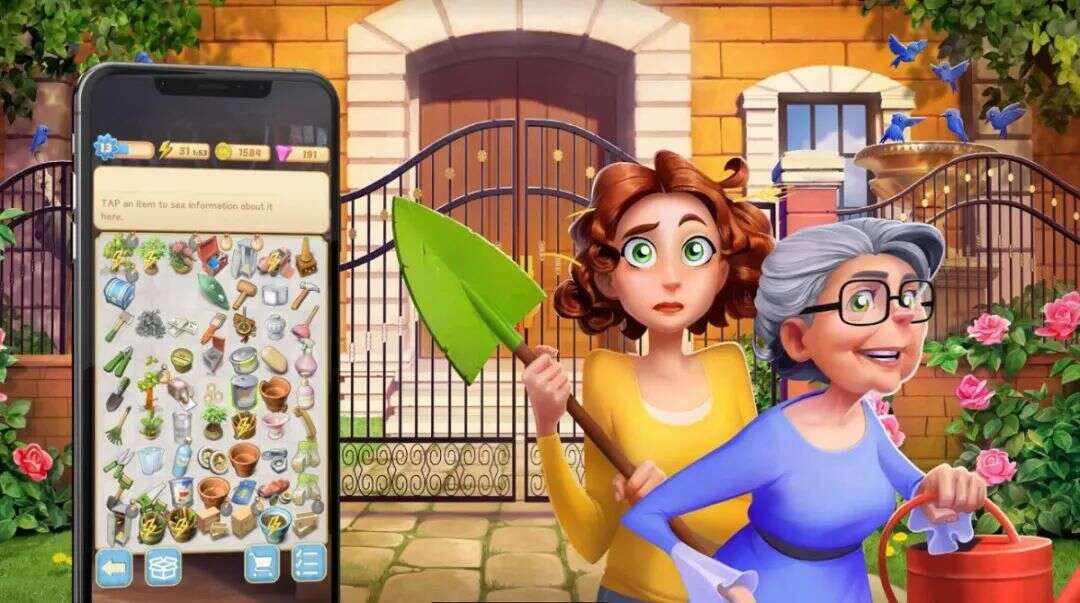Choose the blue bucket with lightning bolt
The height and width of the screenshot is (603, 1080).
[x=274, y=525]
